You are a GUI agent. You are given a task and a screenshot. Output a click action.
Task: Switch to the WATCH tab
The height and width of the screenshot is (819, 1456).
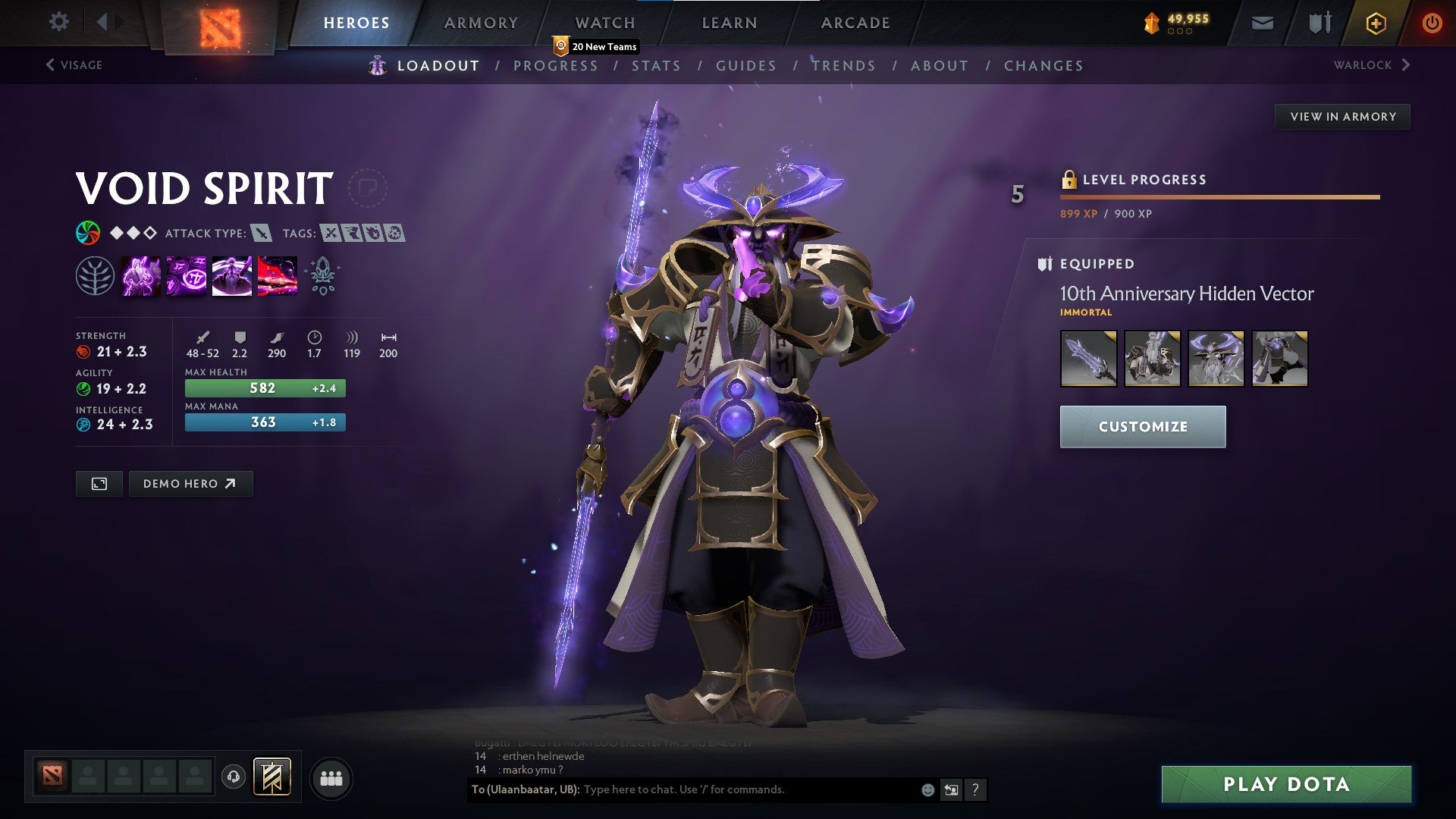pos(604,22)
